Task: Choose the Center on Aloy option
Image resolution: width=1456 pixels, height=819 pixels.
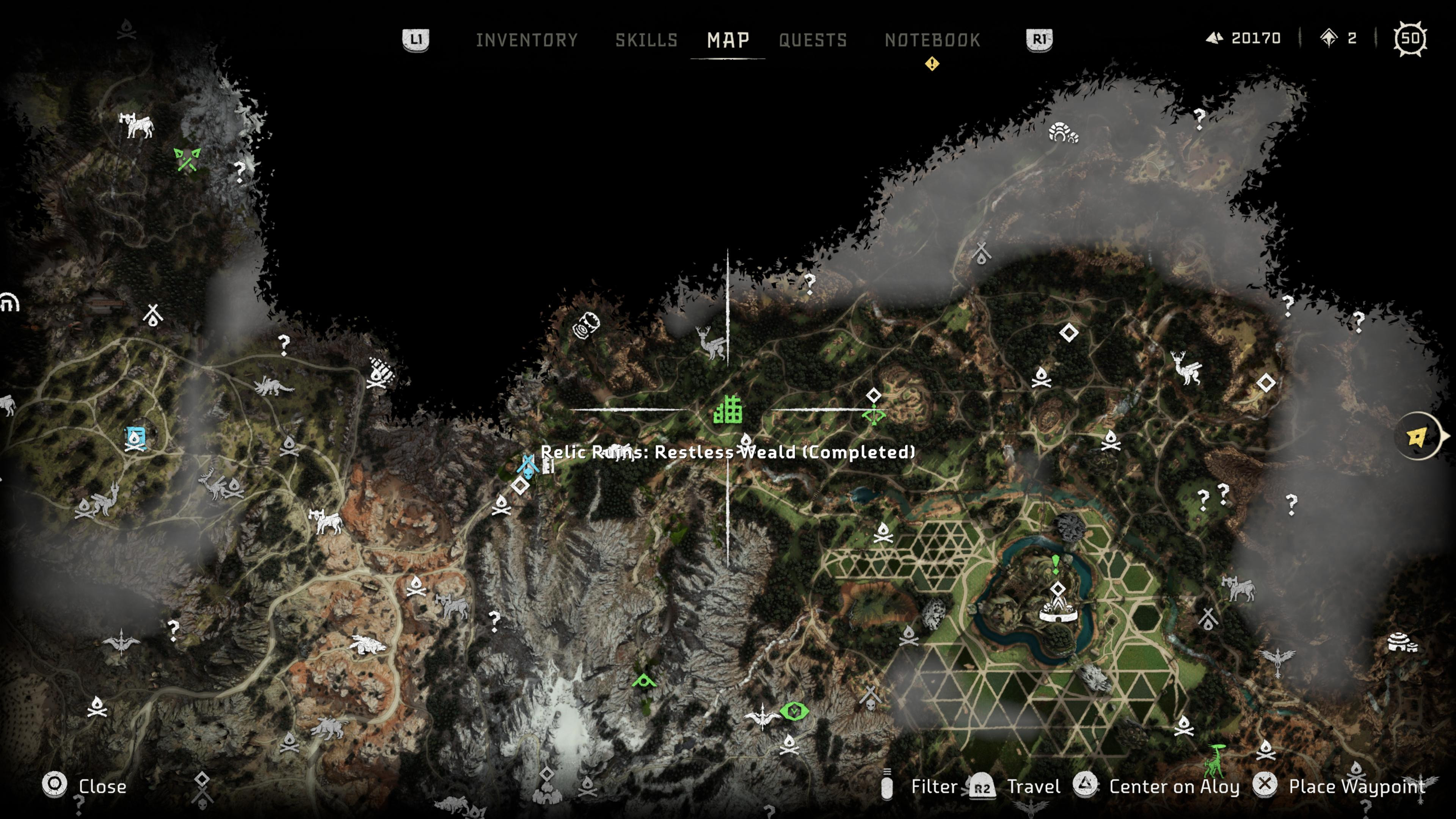Action: click(x=1174, y=786)
